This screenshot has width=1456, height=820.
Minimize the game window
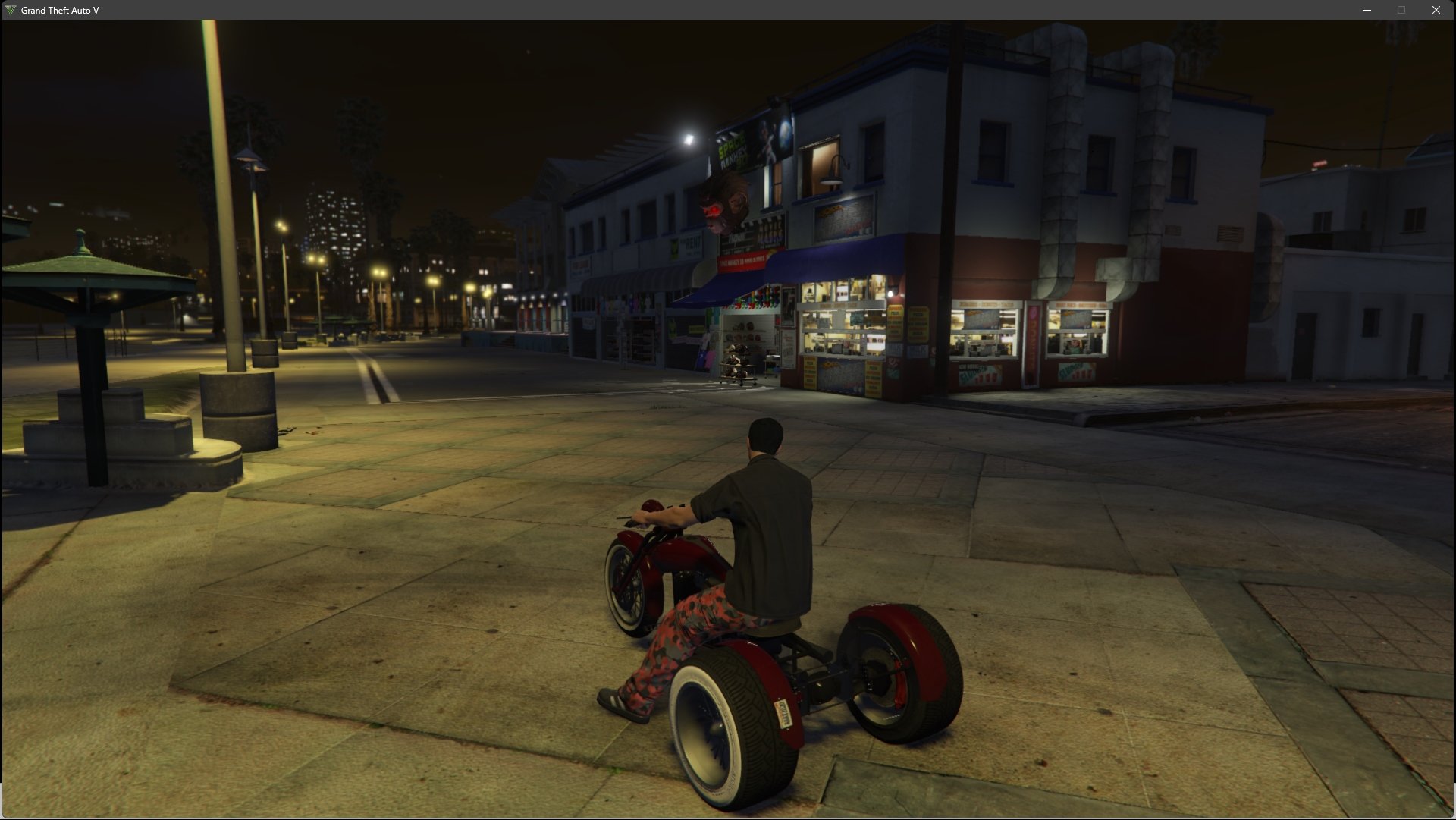(x=1367, y=10)
